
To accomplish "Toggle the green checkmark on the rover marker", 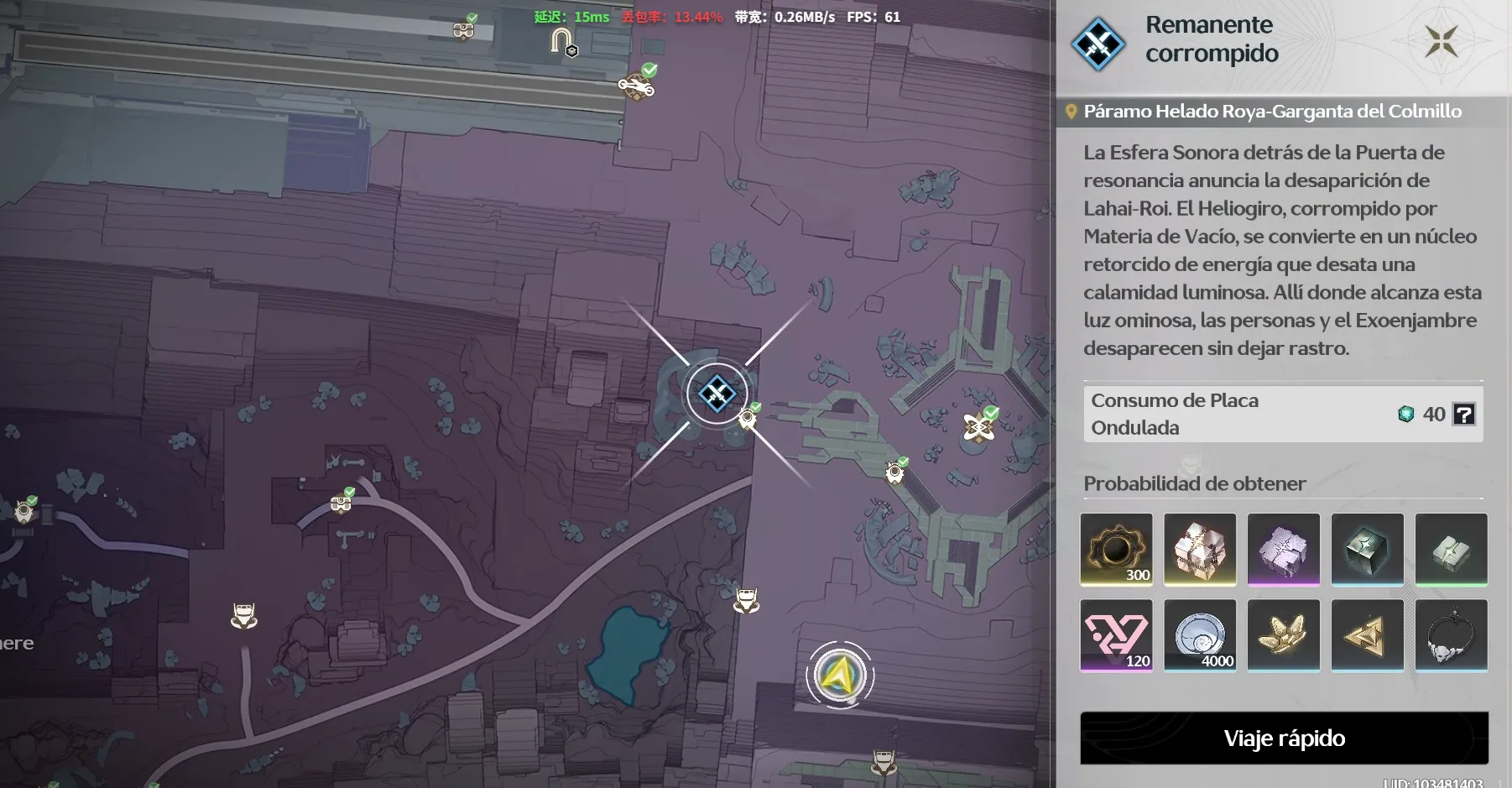I will tap(649, 71).
